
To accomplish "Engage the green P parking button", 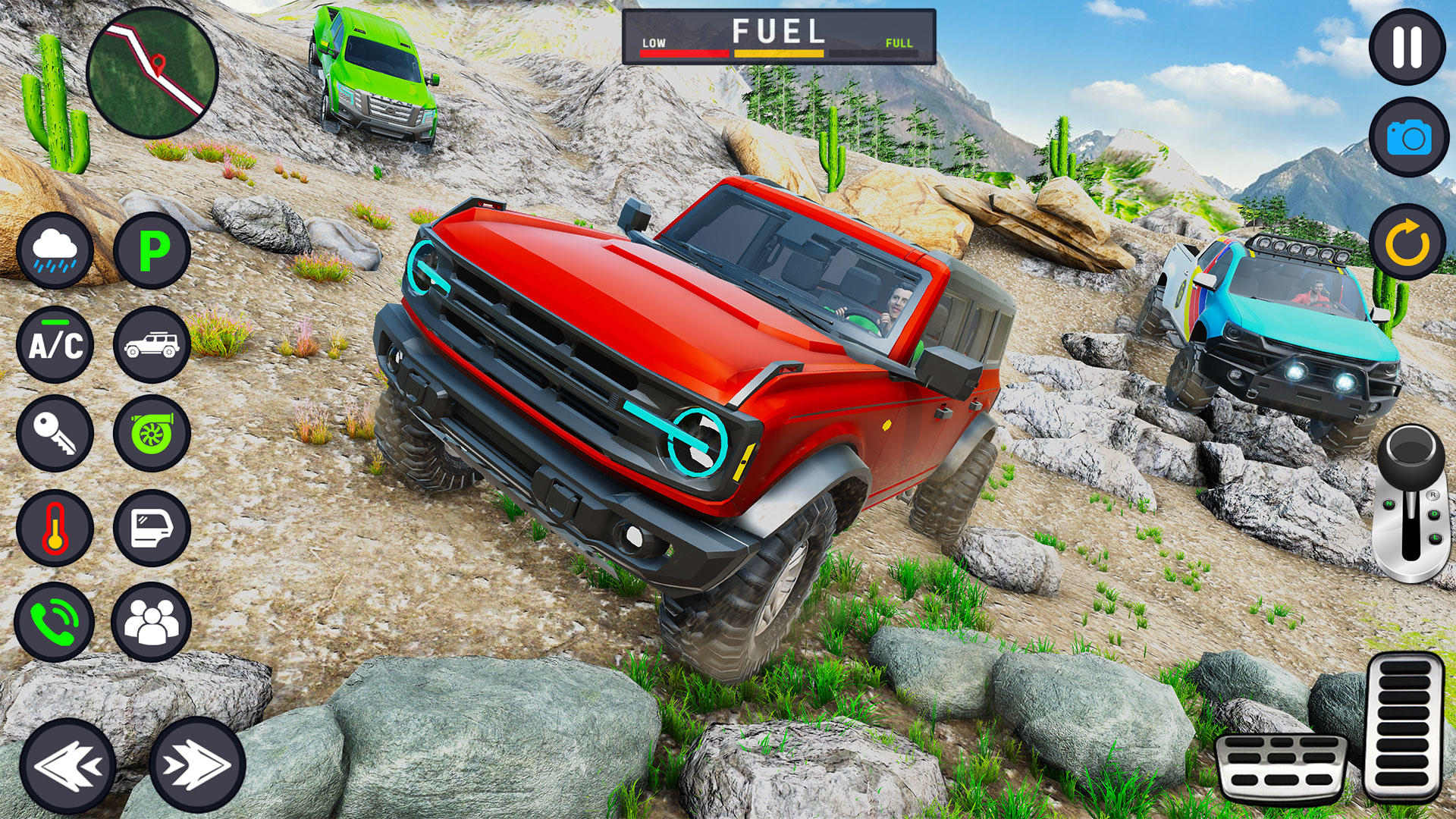I will [x=152, y=250].
